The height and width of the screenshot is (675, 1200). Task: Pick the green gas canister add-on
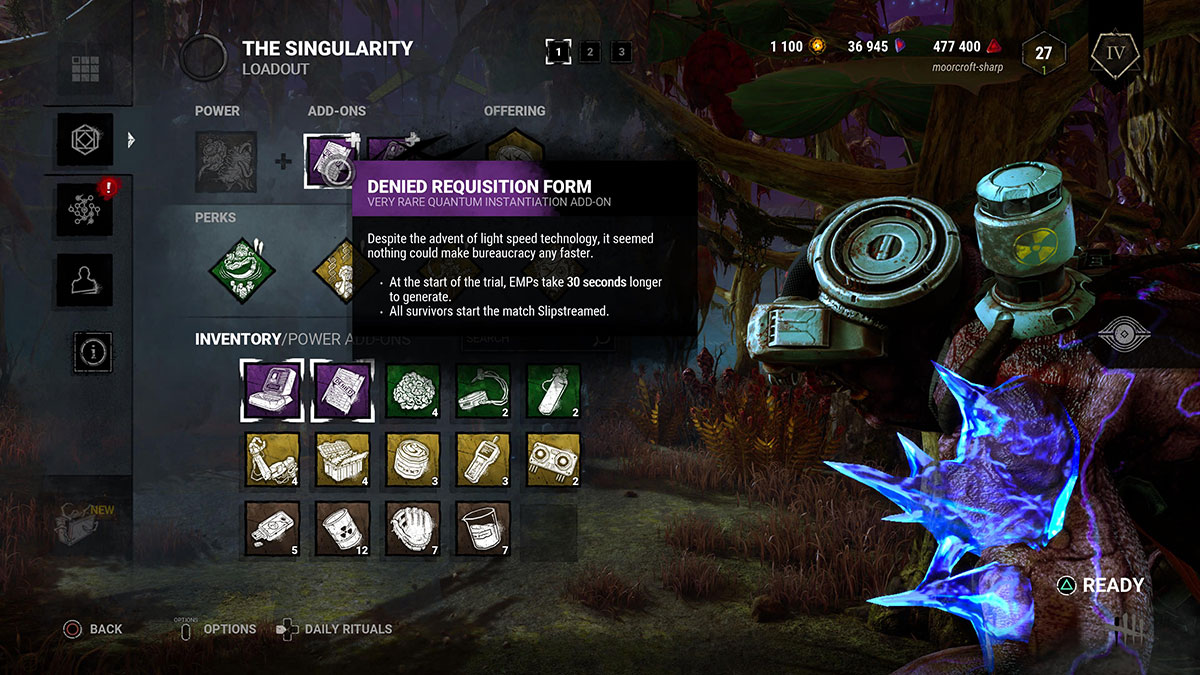pyautogui.click(x=553, y=392)
